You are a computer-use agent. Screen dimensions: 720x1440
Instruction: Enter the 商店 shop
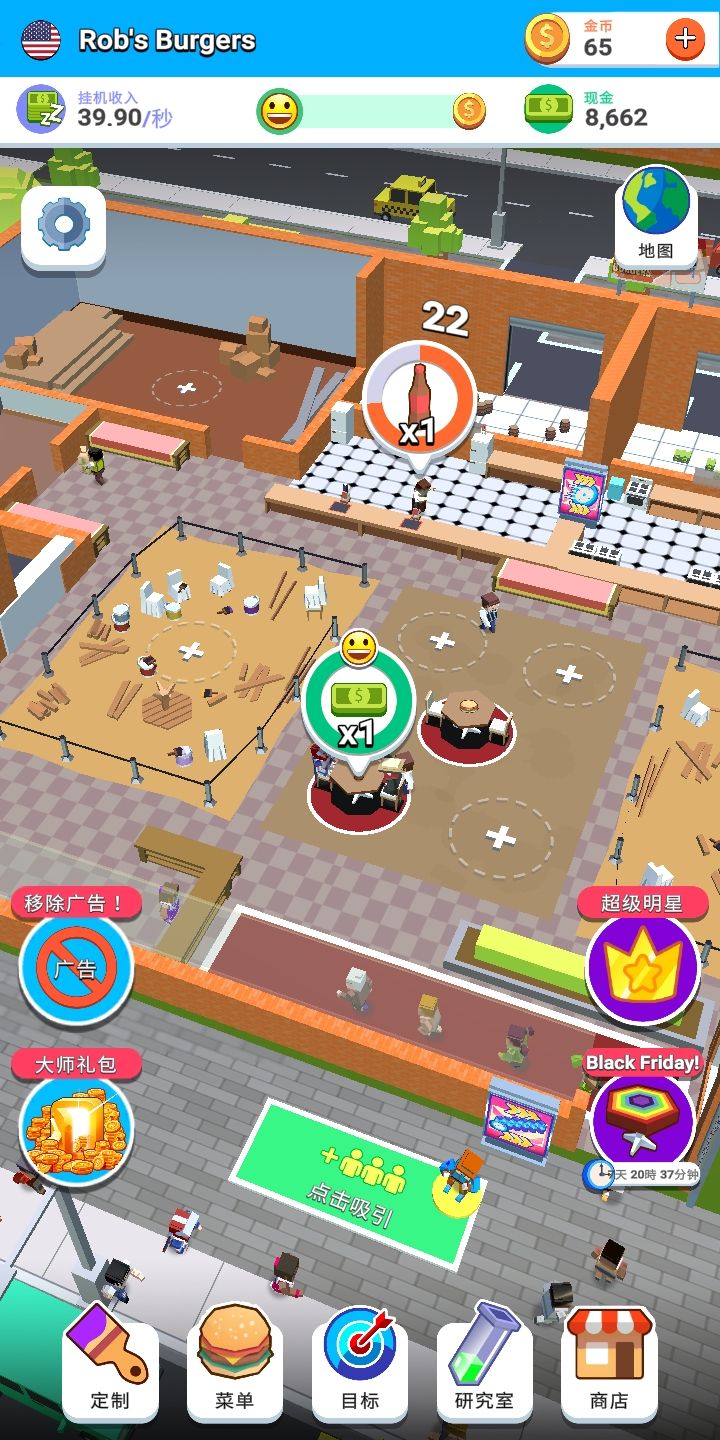pos(609,1362)
